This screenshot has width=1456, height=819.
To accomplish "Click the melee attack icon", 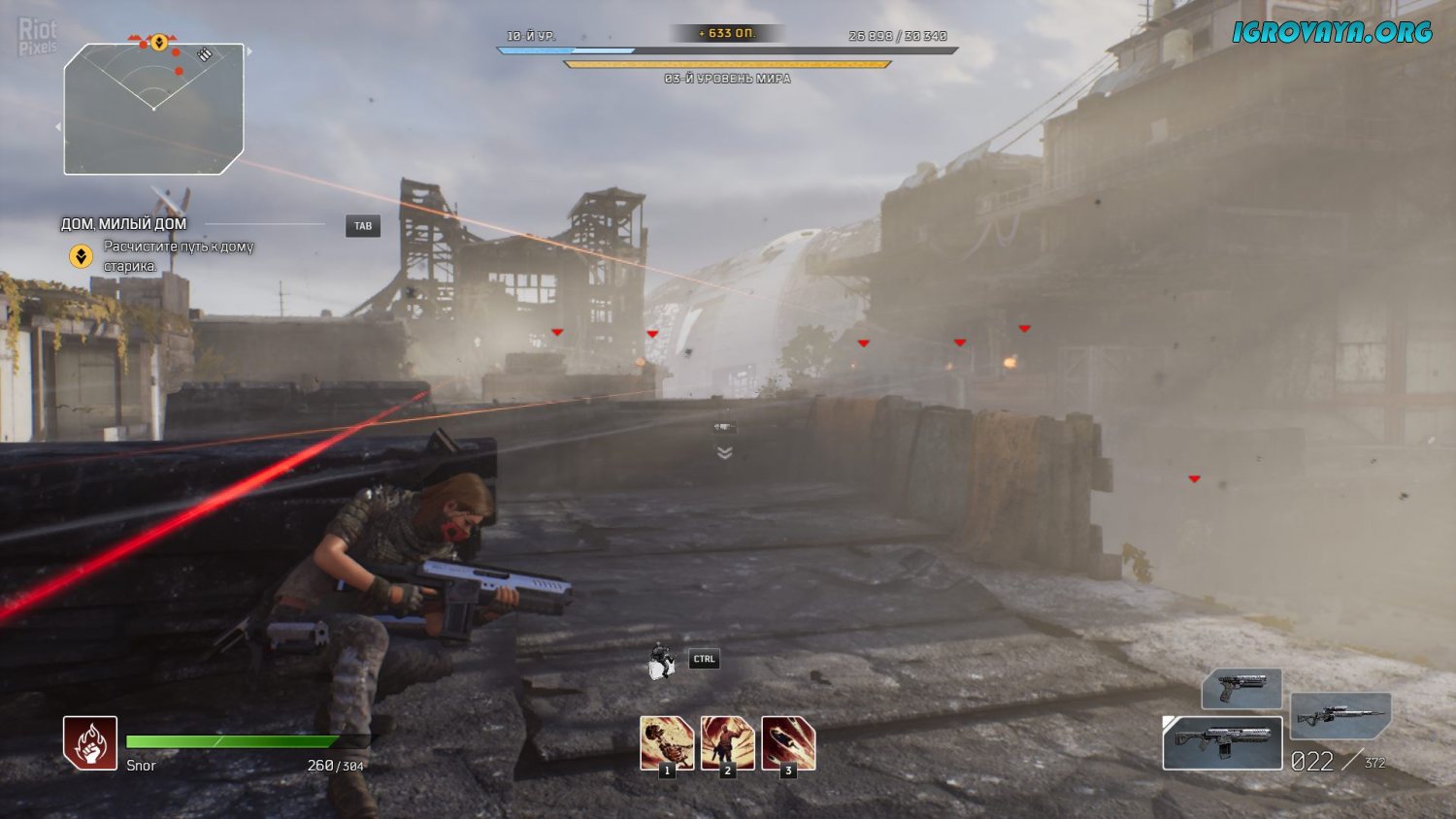I will click(x=662, y=661).
